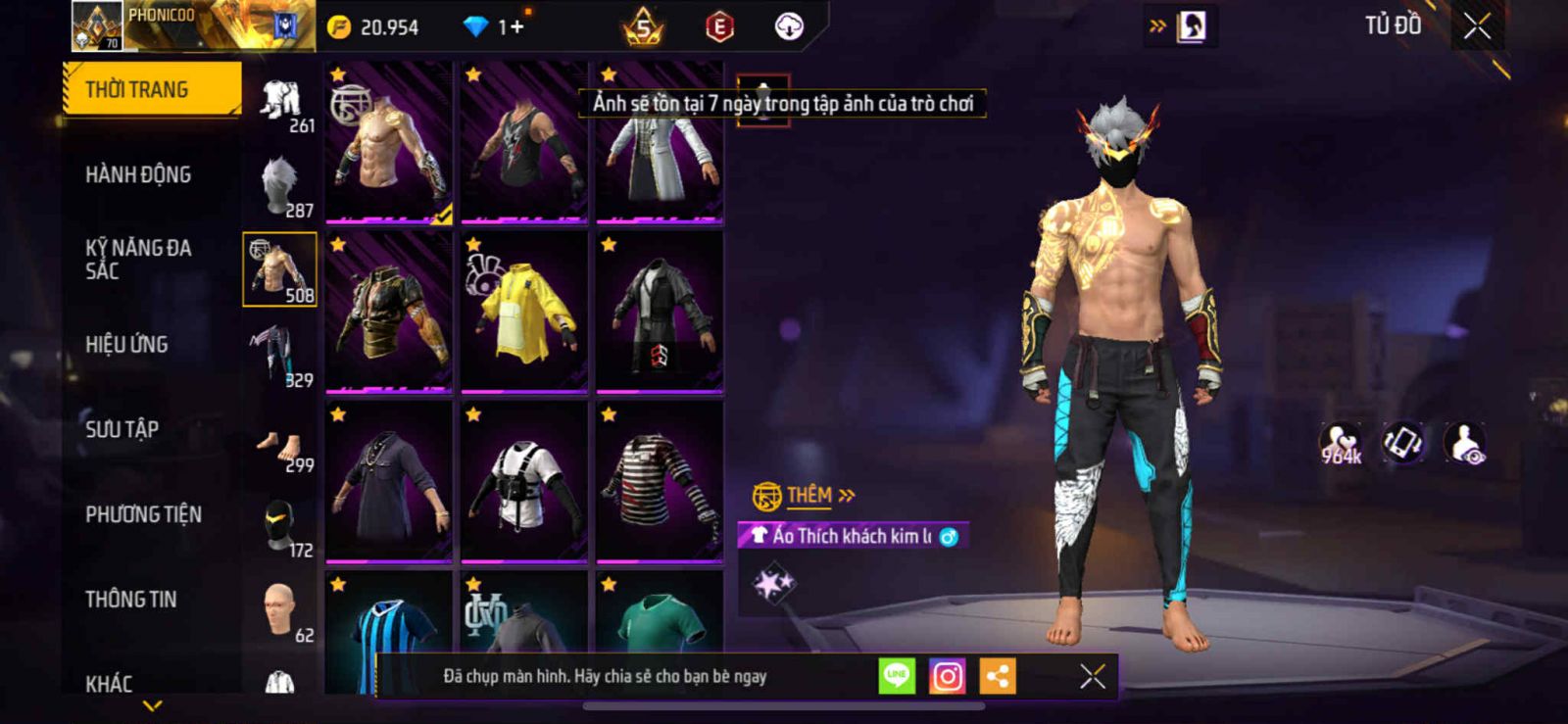This screenshot has height=724, width=1568.
Task: Go to the Sưu Tập tab
Action: coord(122,429)
